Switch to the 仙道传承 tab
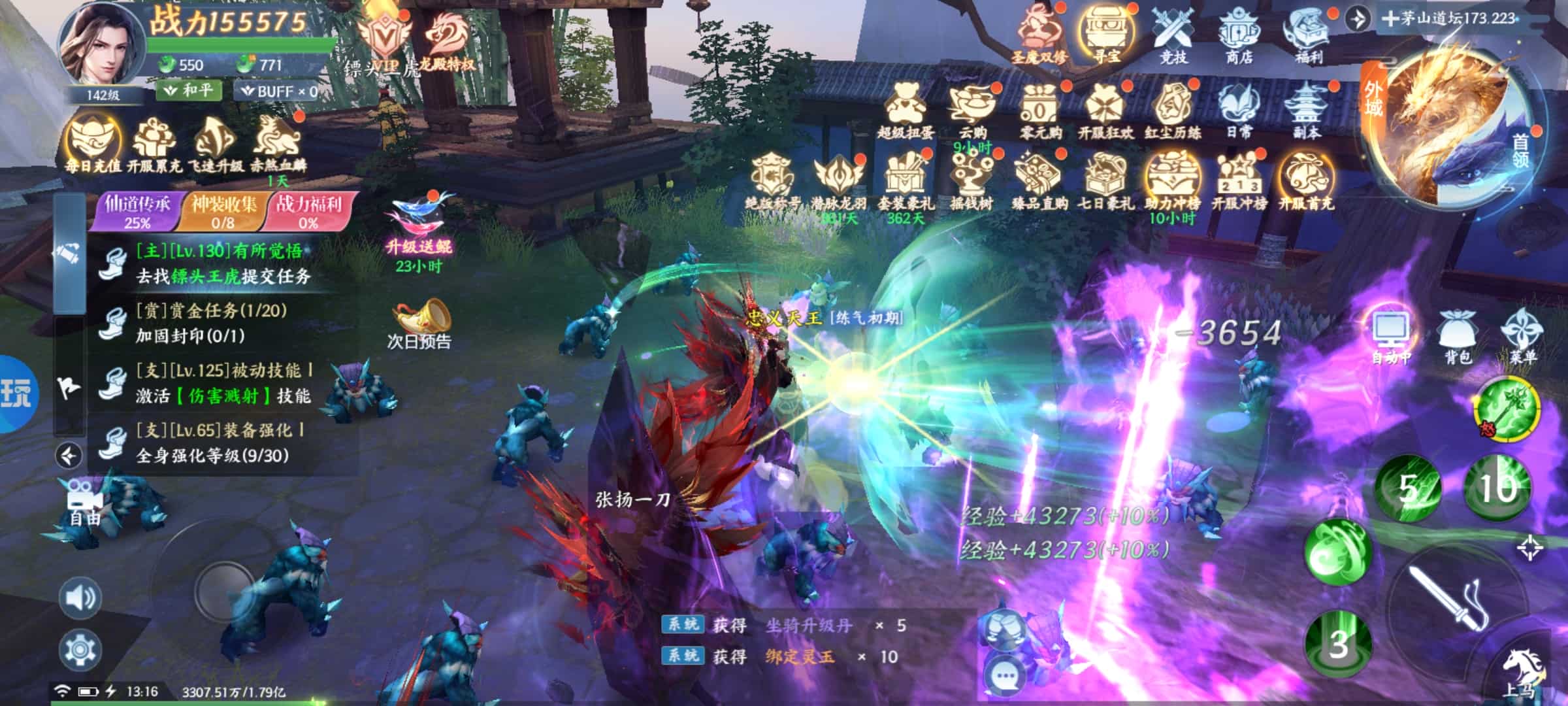The width and height of the screenshot is (1568, 706). click(137, 211)
